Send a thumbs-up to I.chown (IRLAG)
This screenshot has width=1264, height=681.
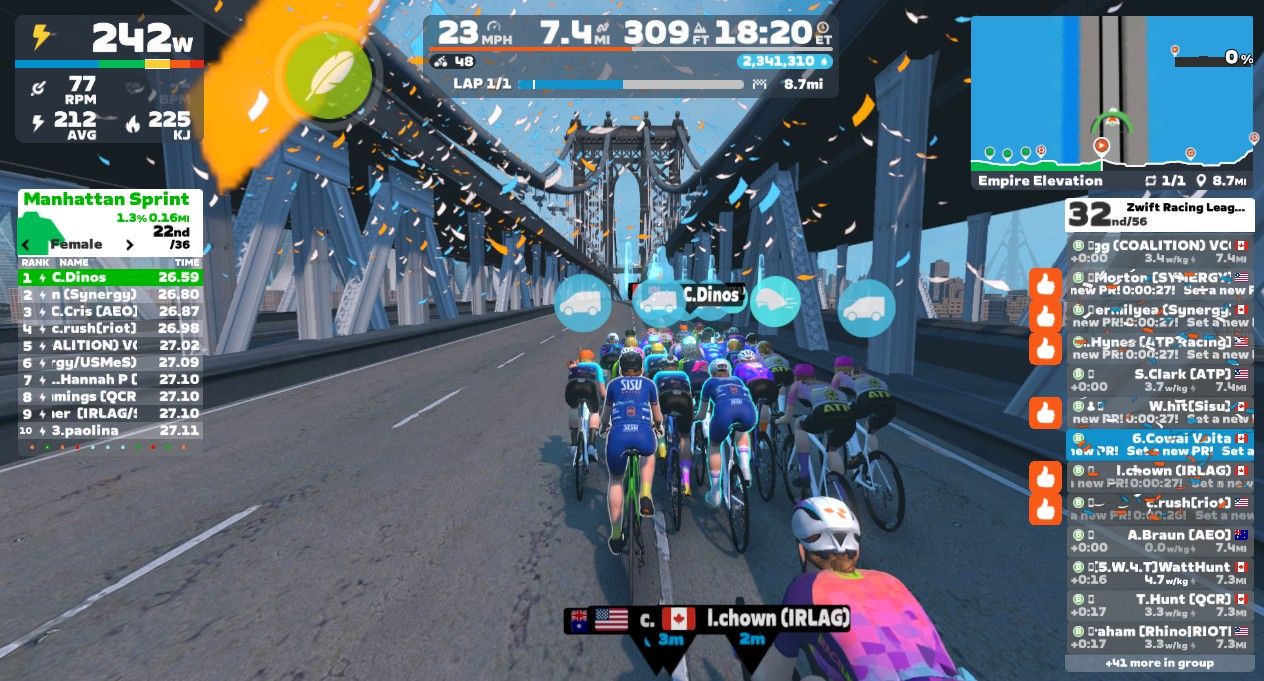(1045, 476)
